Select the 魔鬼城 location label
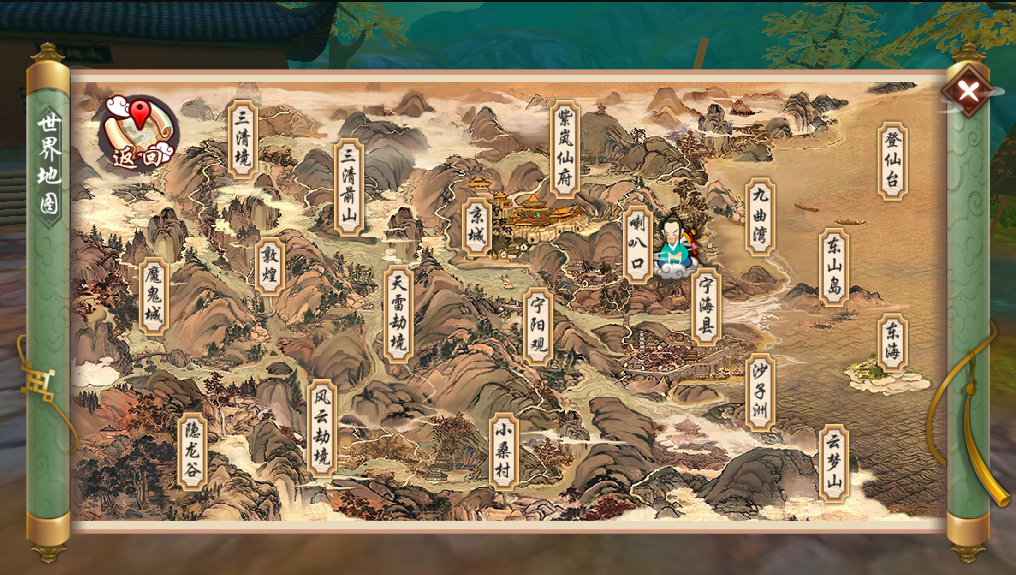 tap(153, 295)
